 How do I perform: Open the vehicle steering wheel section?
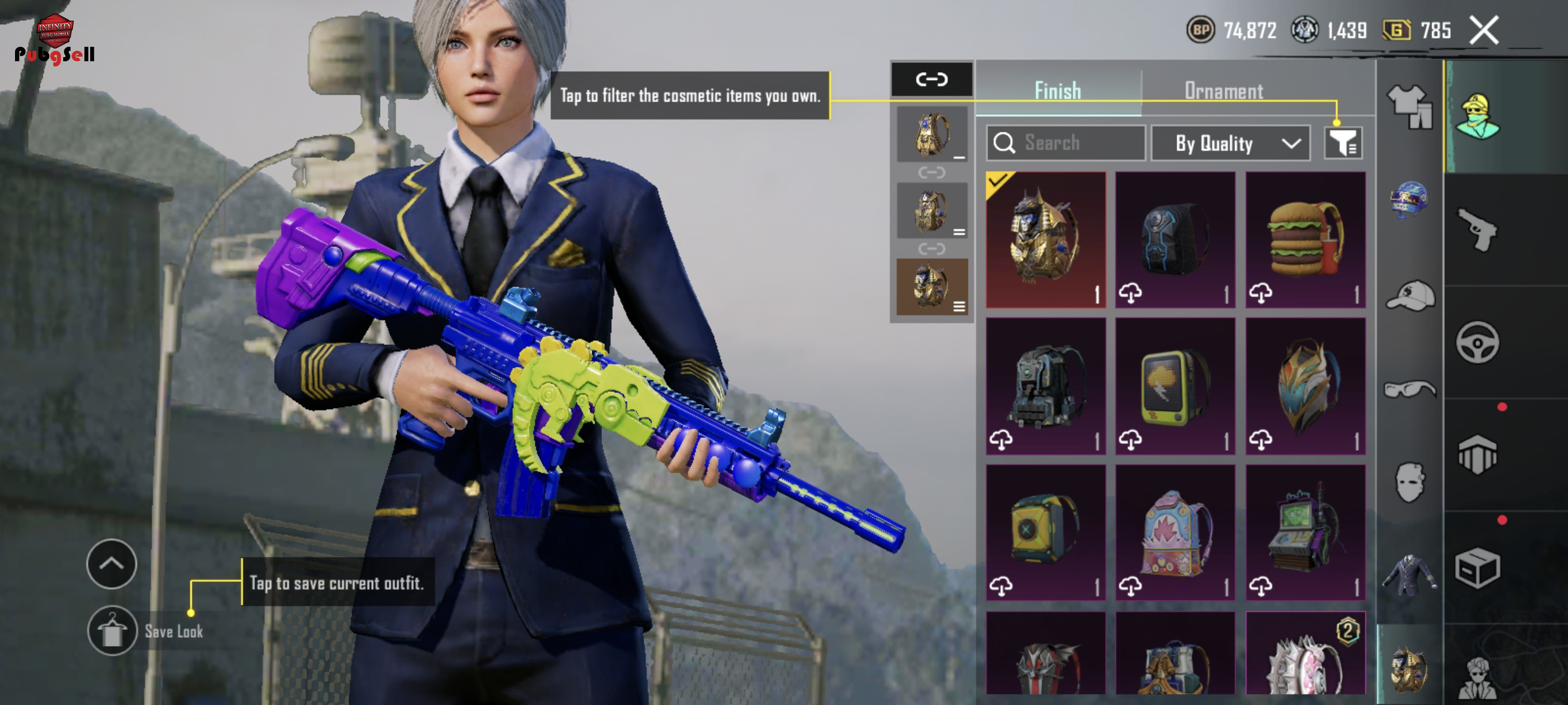coord(1478,343)
